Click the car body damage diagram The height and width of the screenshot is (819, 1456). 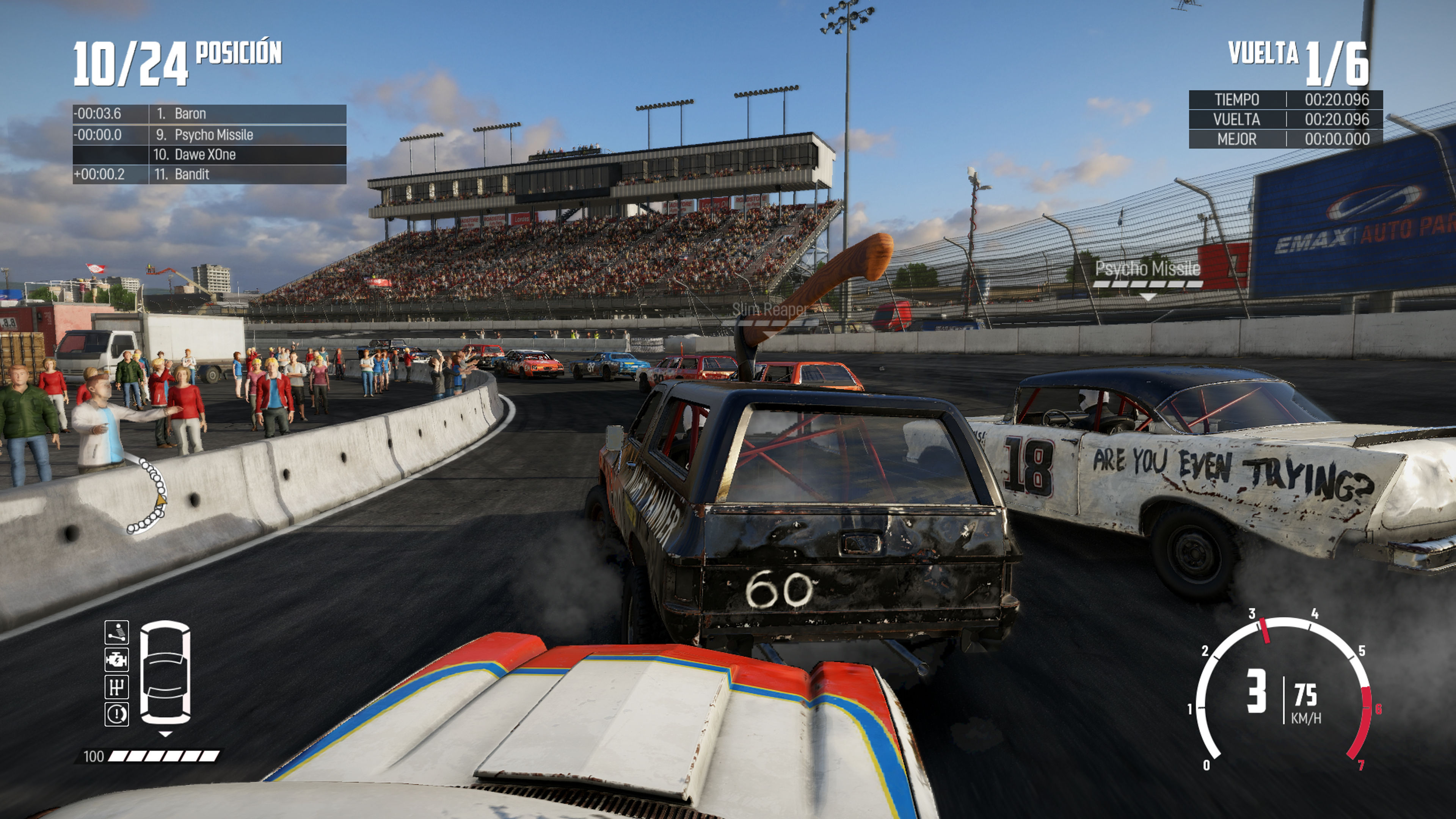[165, 673]
